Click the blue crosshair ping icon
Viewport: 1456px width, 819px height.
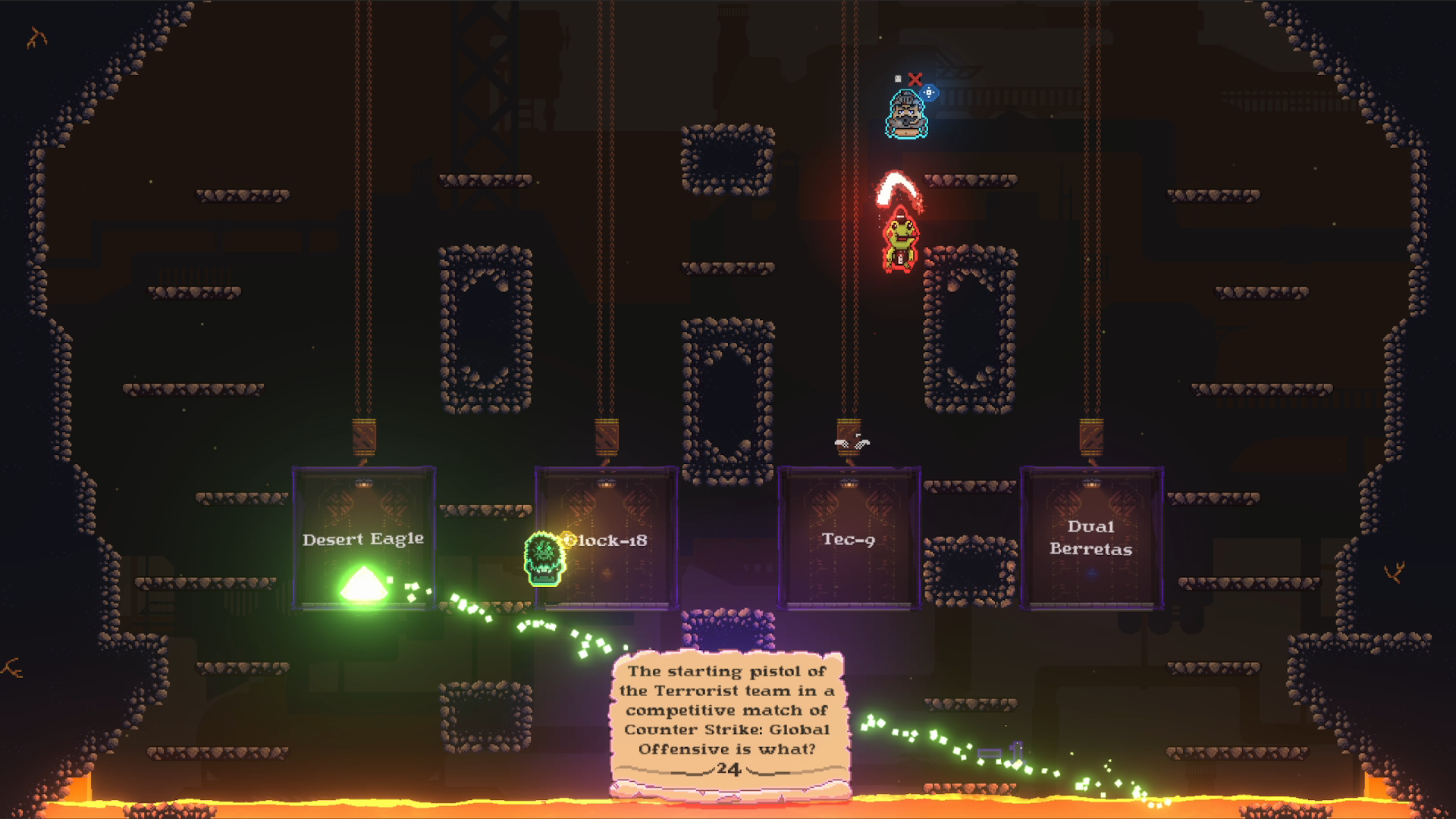pos(929,93)
